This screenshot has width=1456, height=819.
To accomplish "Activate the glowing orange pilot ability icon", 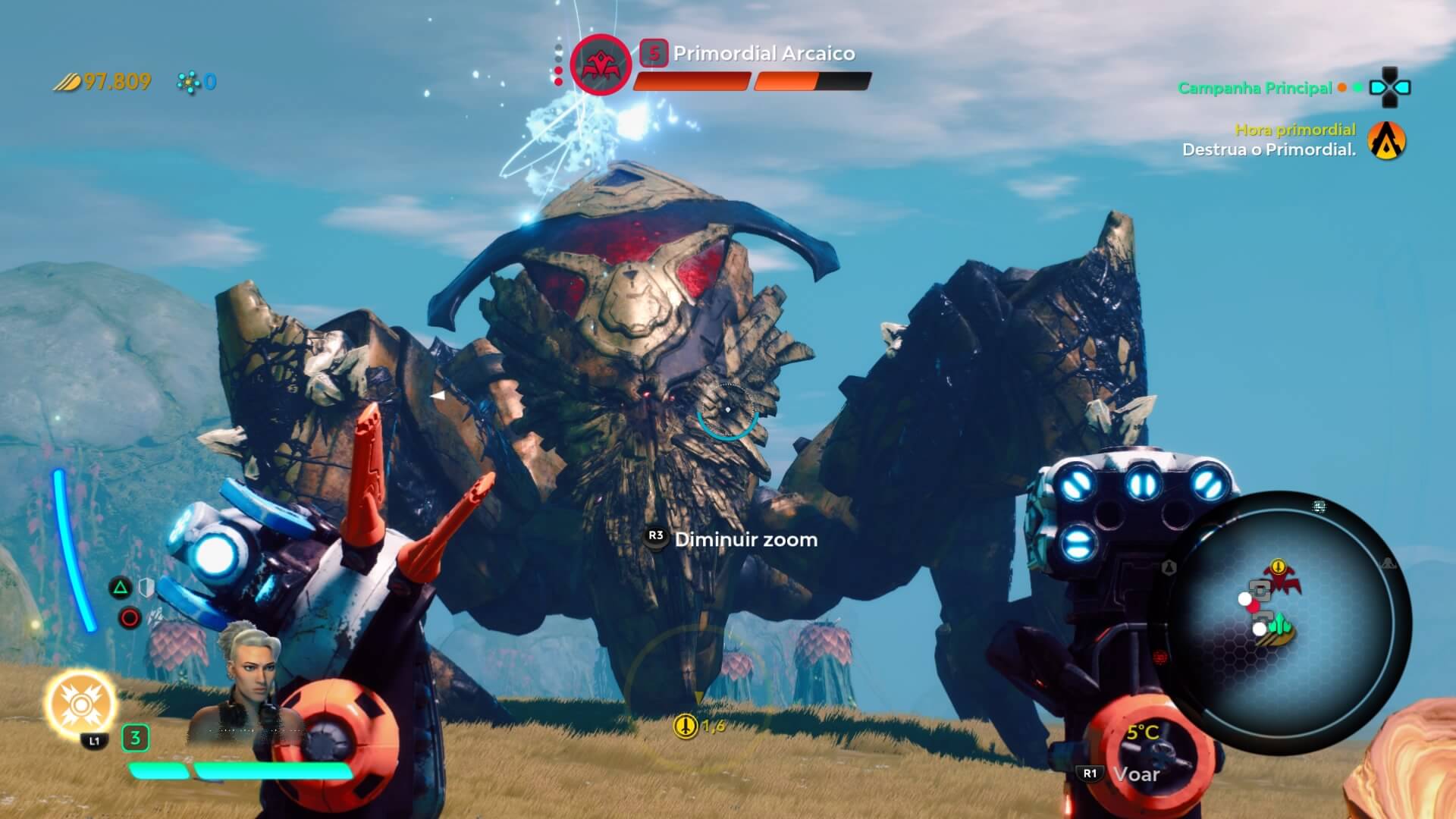I will (80, 704).
